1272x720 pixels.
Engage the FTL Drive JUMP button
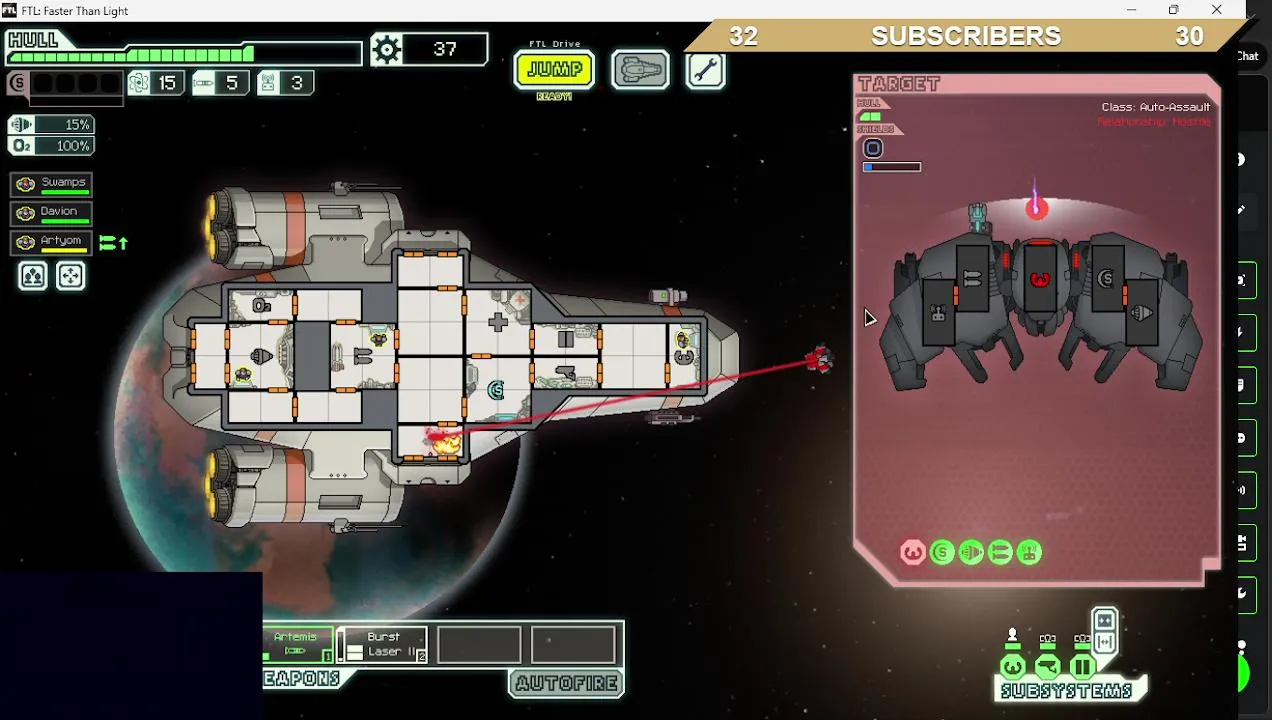click(x=554, y=70)
